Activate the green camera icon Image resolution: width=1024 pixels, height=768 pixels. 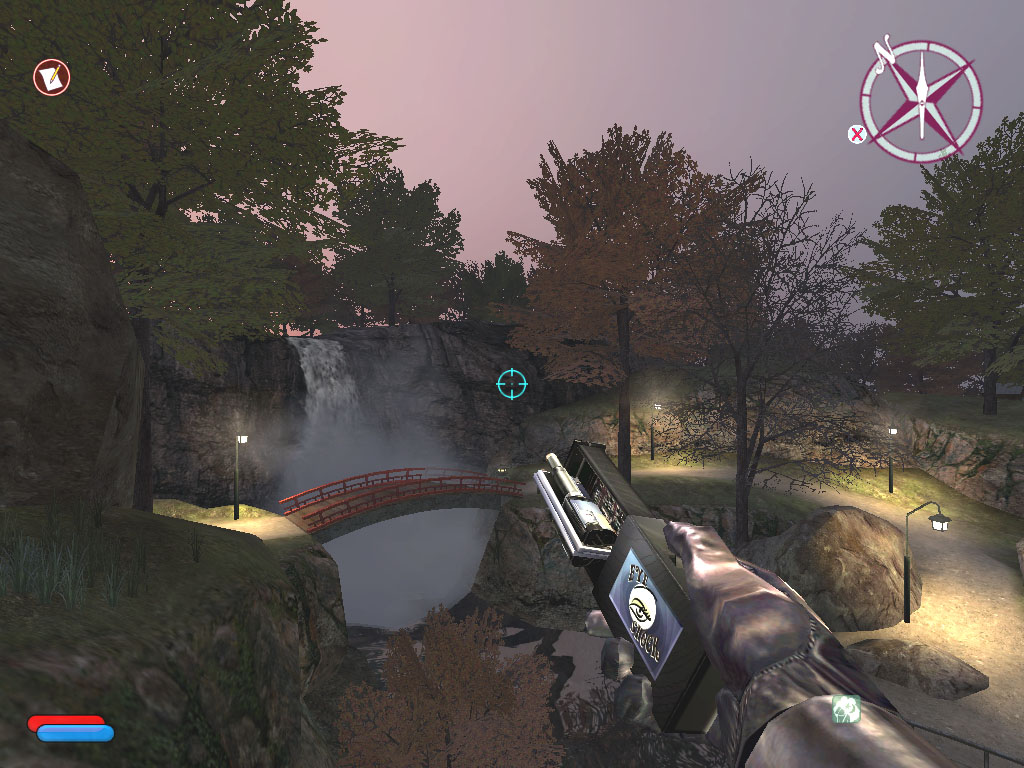846,709
